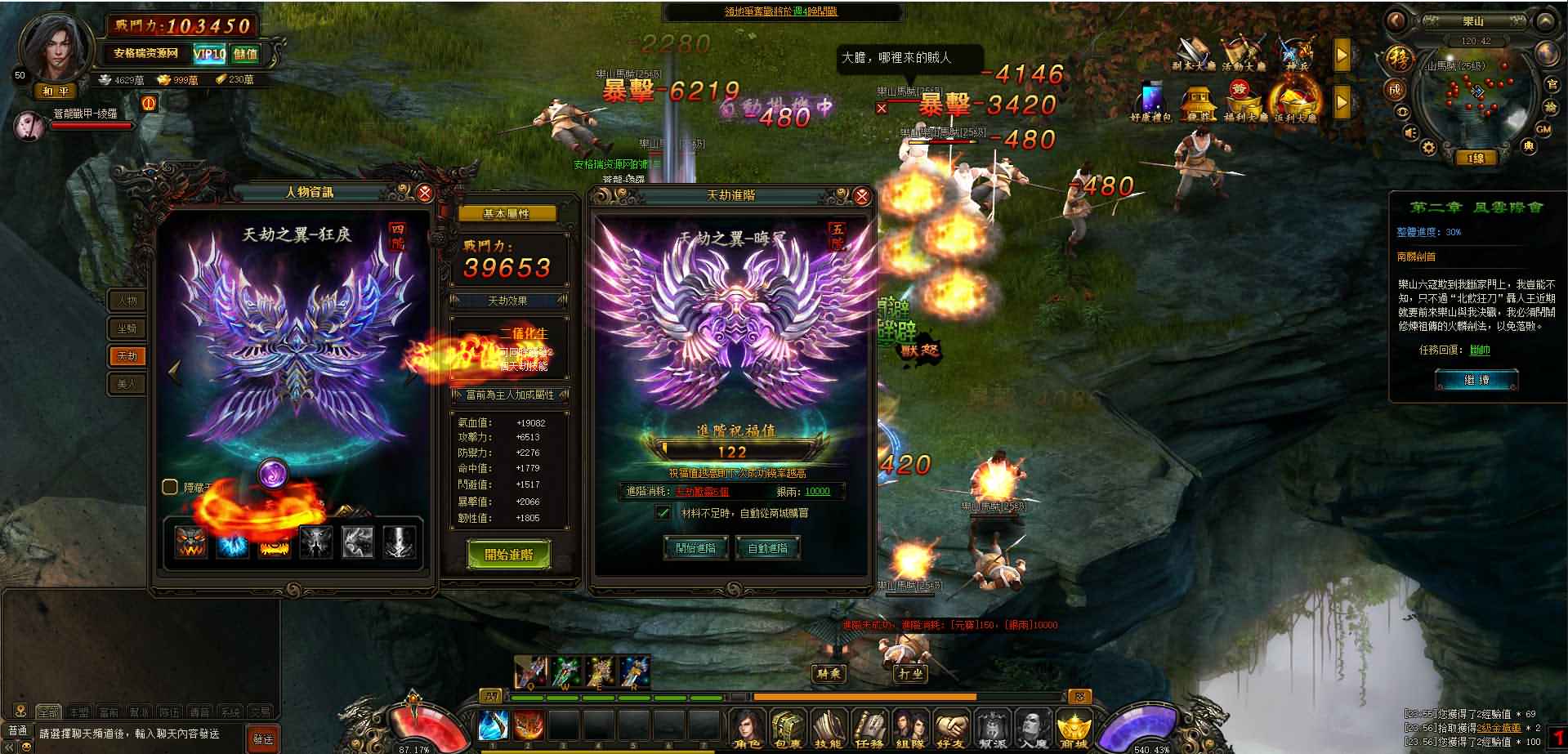Close the 人物資訊 character info window
The image size is (1568, 754).
(424, 194)
